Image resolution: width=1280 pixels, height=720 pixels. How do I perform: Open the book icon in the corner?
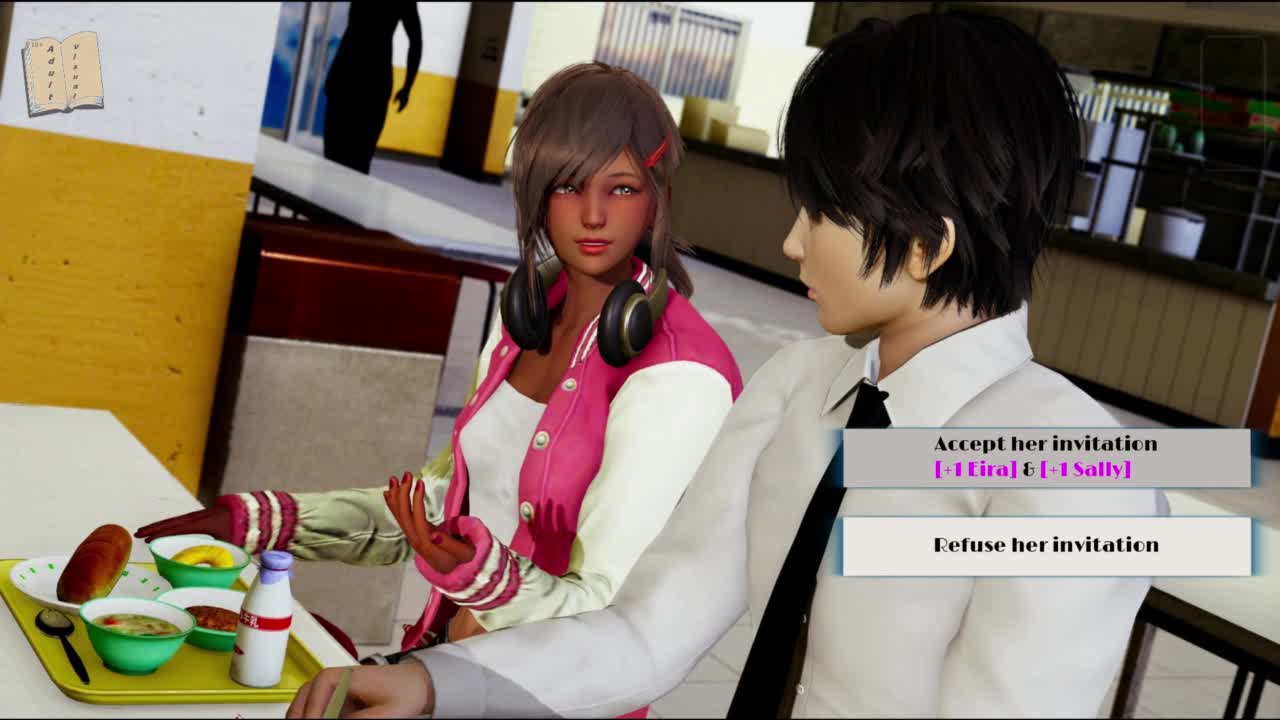(62, 73)
